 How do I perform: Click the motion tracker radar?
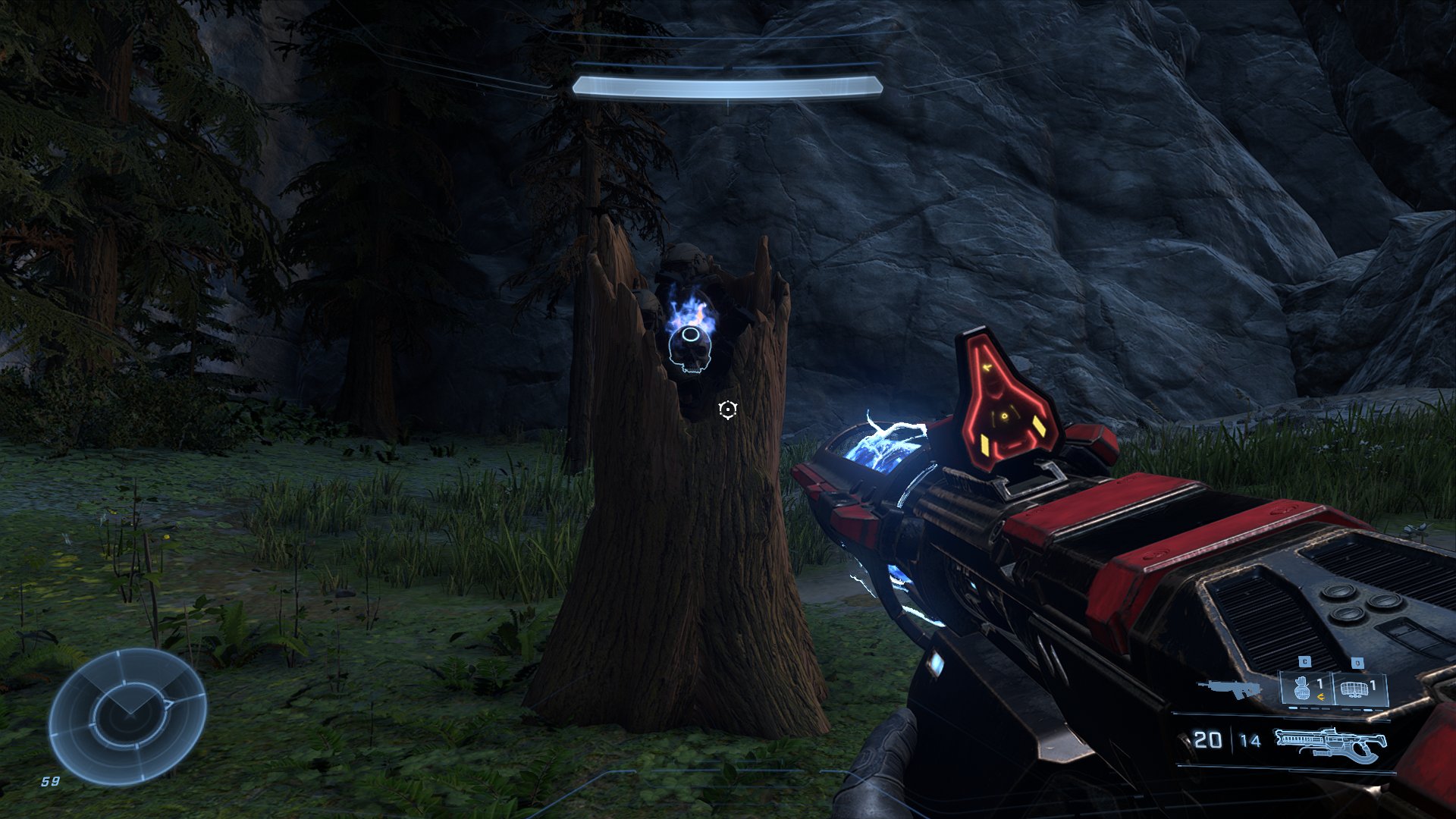127,717
